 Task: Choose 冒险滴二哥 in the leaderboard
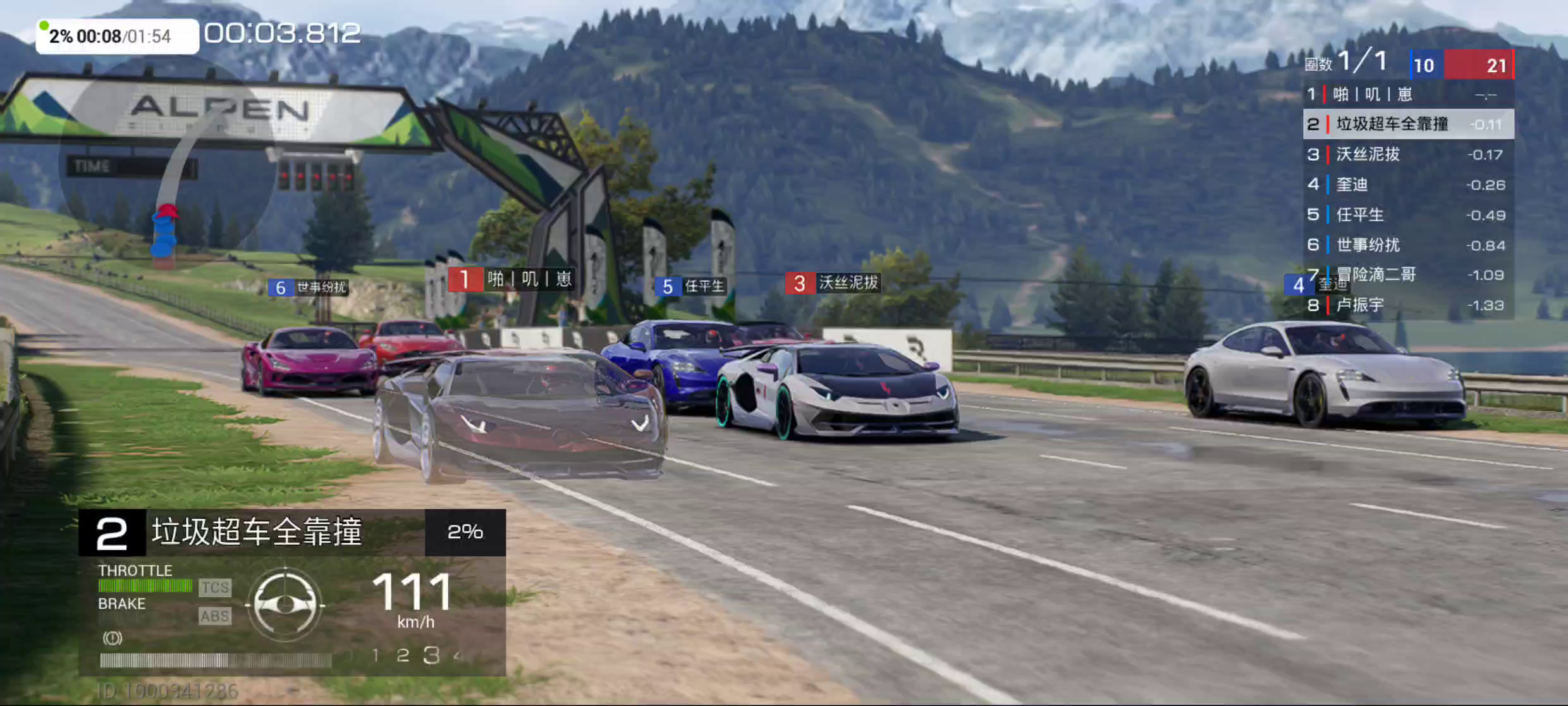coord(1408,275)
